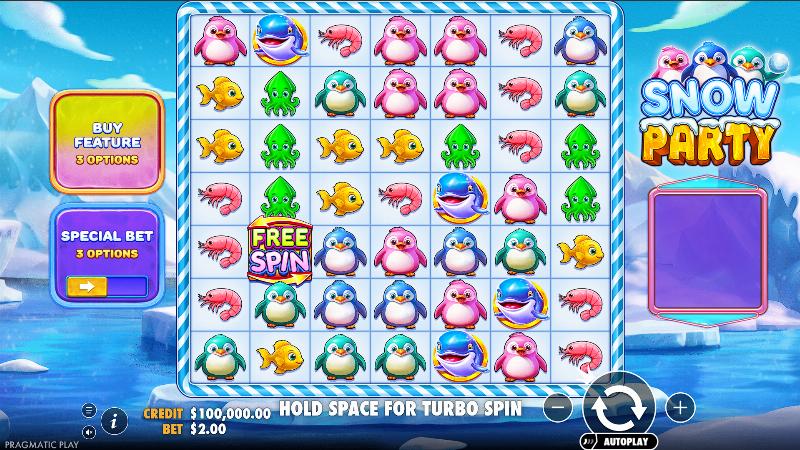Open the Autoplay settings
This screenshot has height=450, width=800.
[x=615, y=440]
